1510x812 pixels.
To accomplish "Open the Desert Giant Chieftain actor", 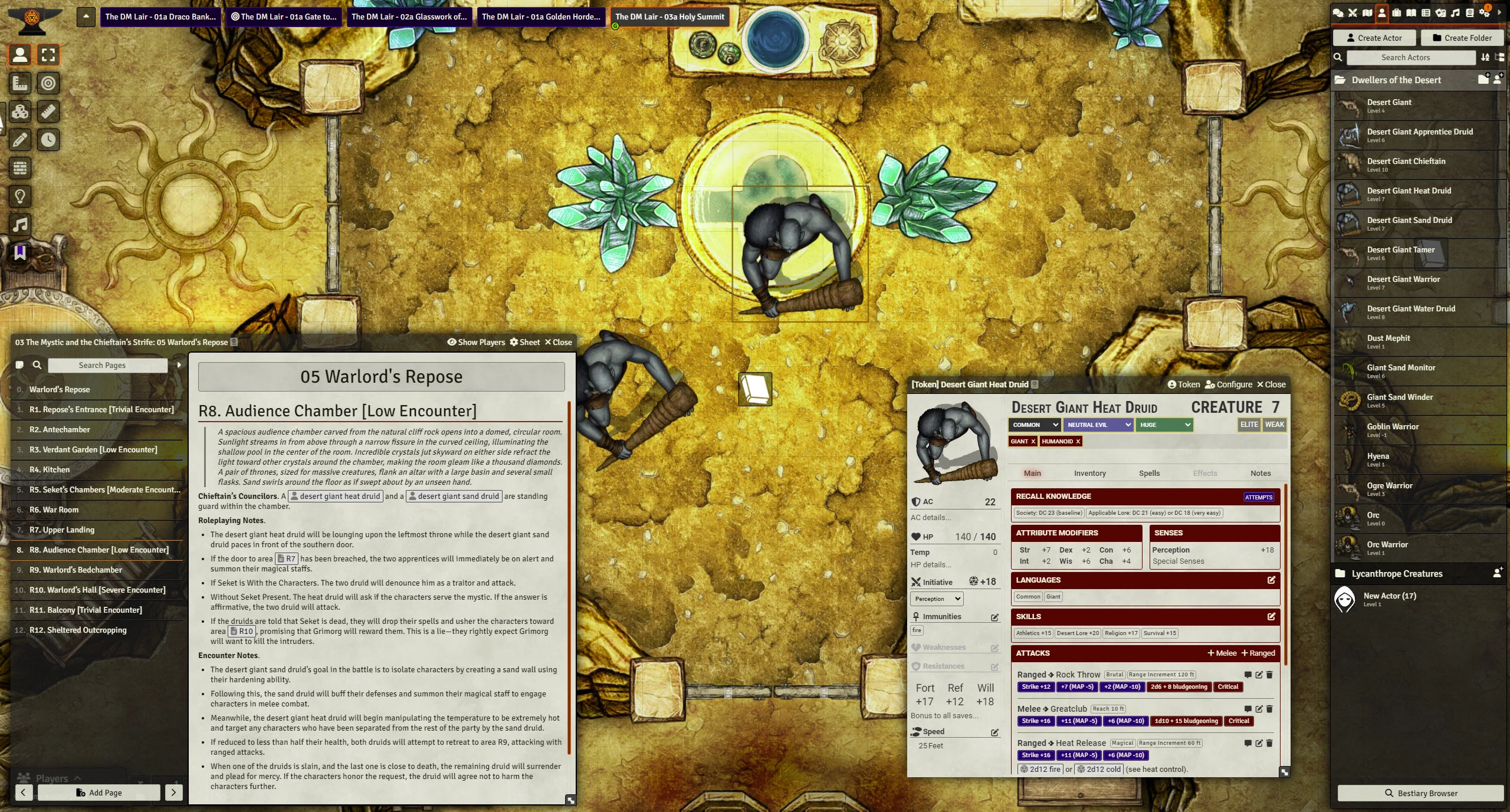I will 1406,162.
